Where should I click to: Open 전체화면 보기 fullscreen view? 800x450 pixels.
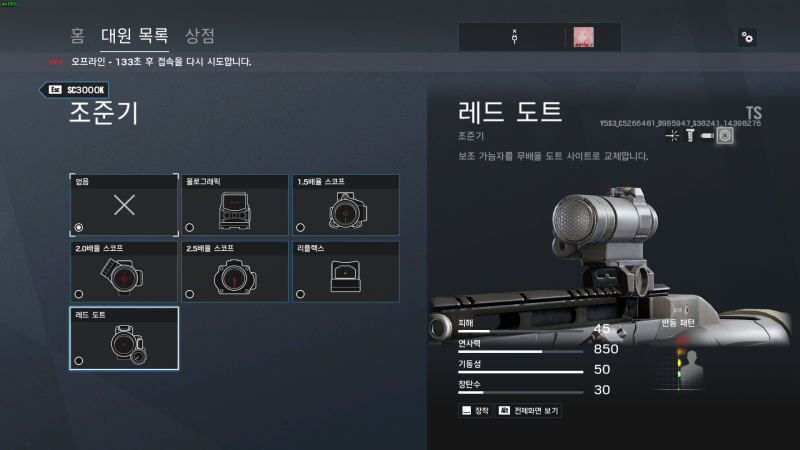click(530, 410)
